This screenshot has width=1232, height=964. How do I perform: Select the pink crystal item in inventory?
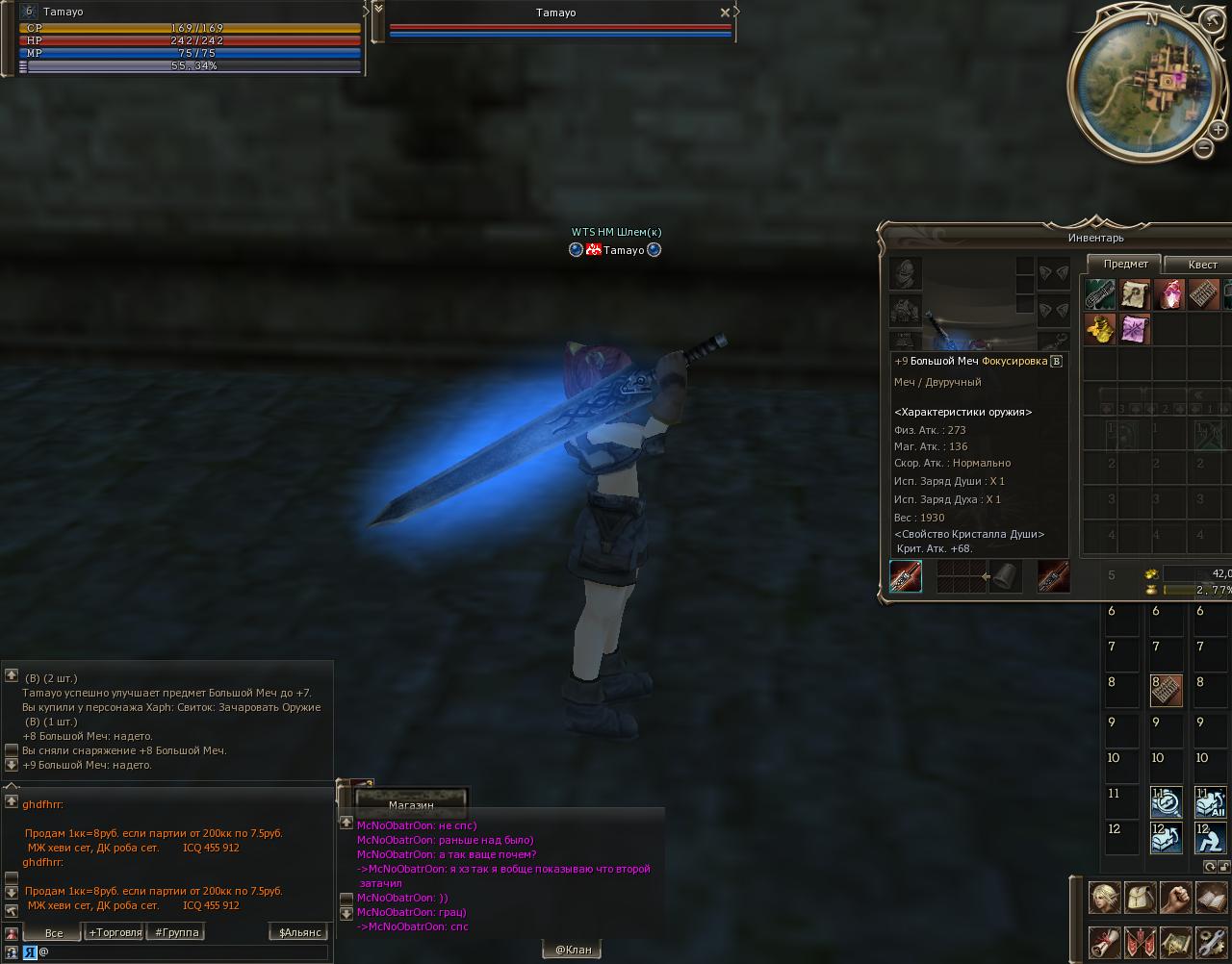(x=1169, y=294)
